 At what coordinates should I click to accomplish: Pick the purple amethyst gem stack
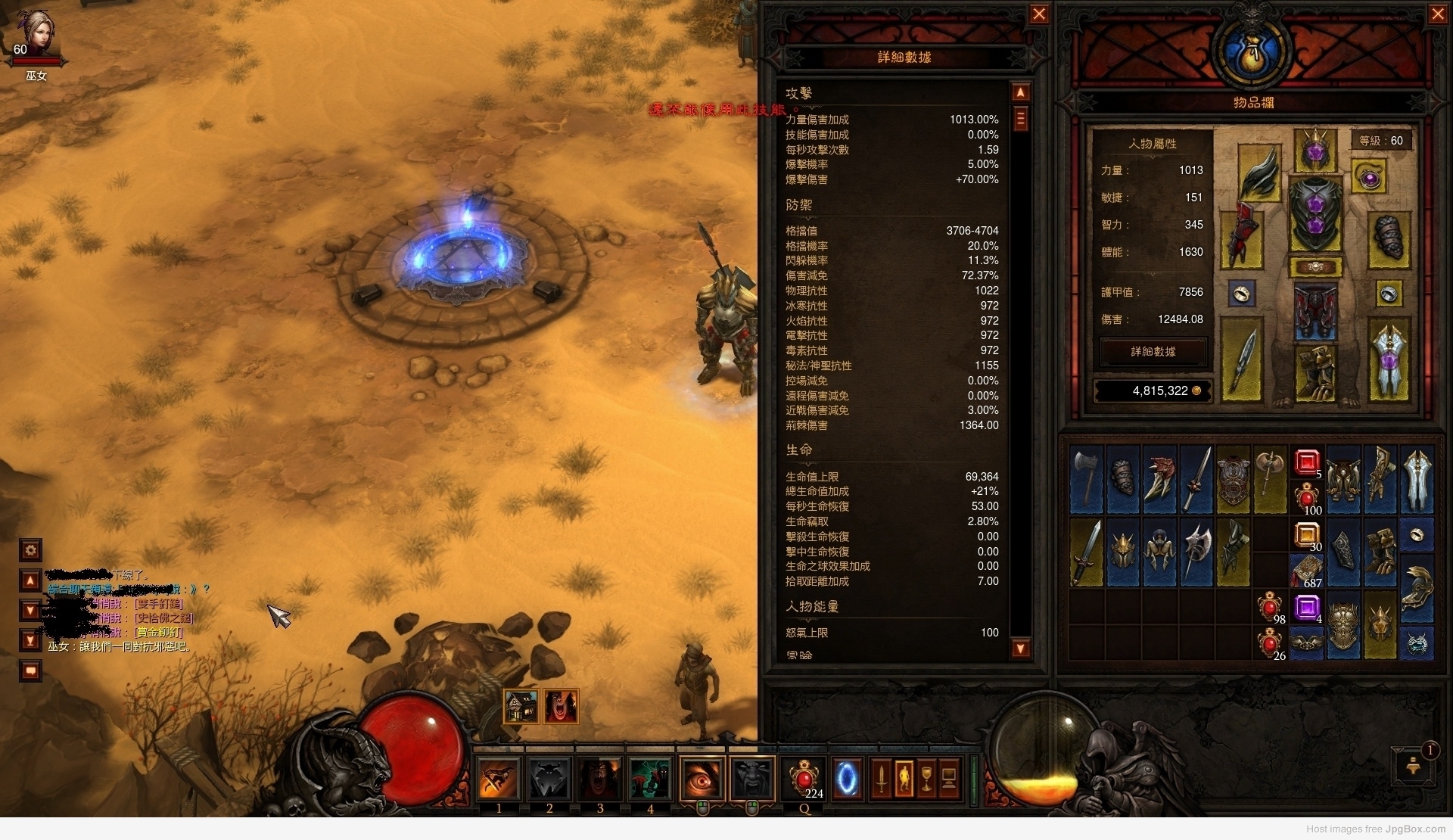1307,607
